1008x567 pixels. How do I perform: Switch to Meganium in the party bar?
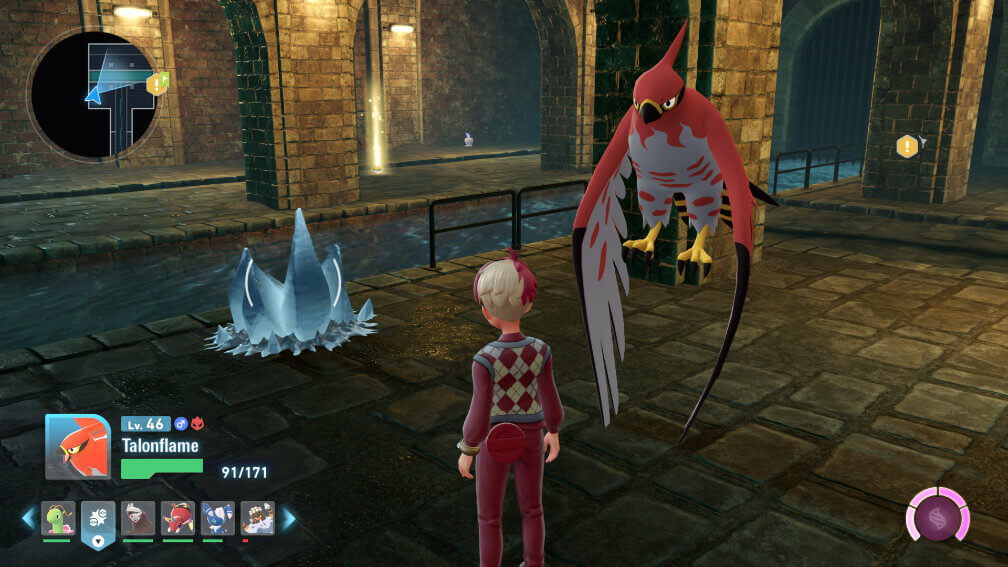click(x=58, y=518)
